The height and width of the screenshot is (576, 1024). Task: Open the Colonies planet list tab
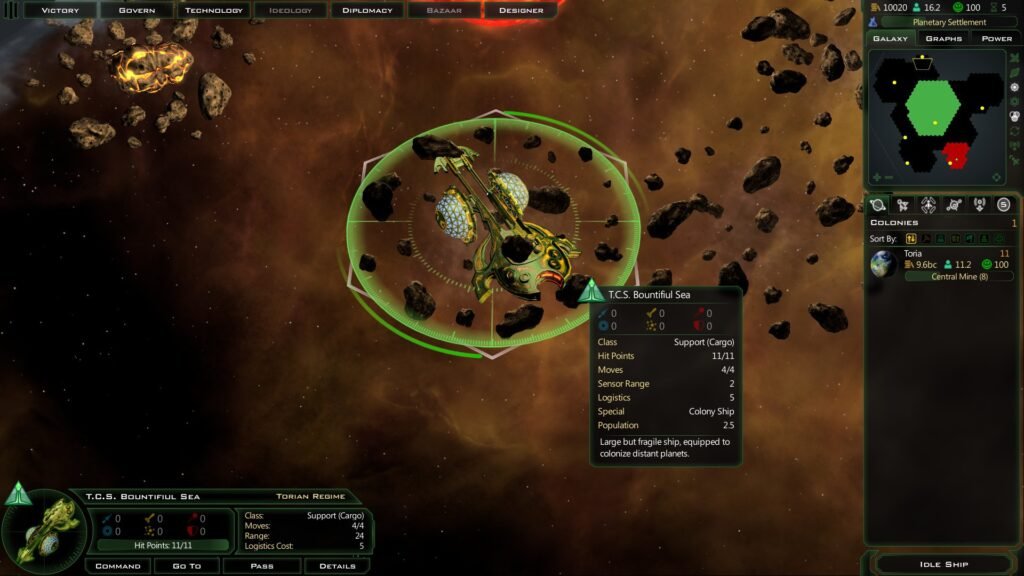878,205
